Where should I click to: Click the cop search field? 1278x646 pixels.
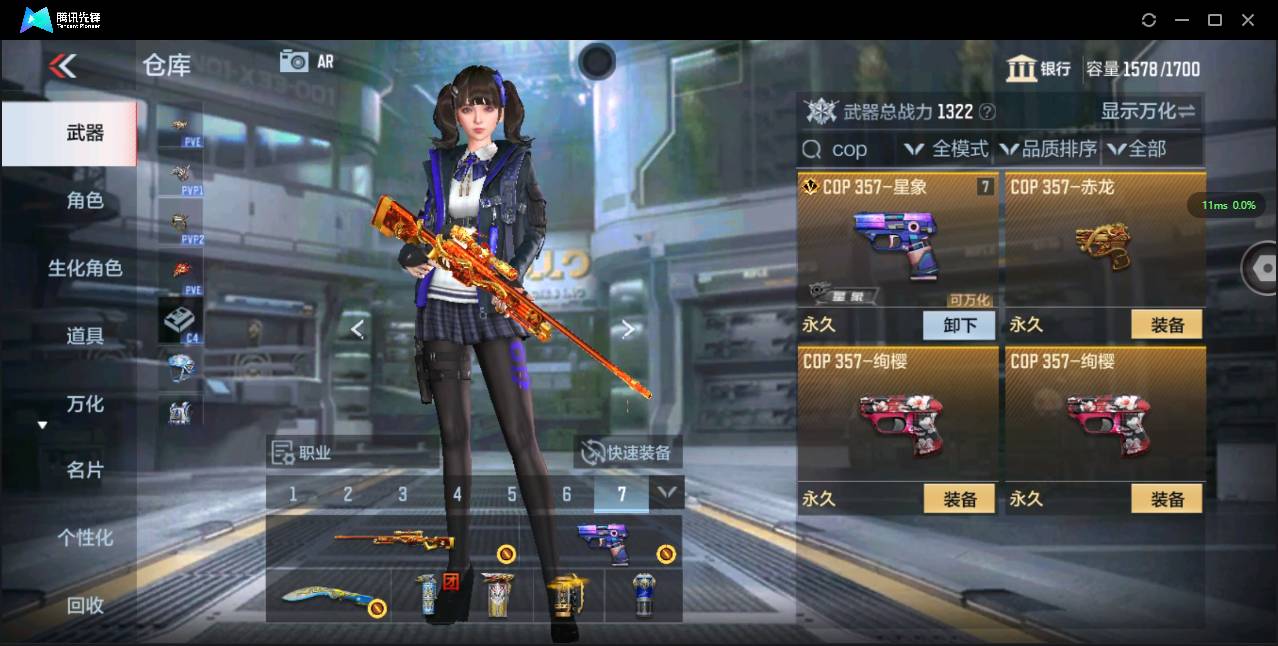848,150
